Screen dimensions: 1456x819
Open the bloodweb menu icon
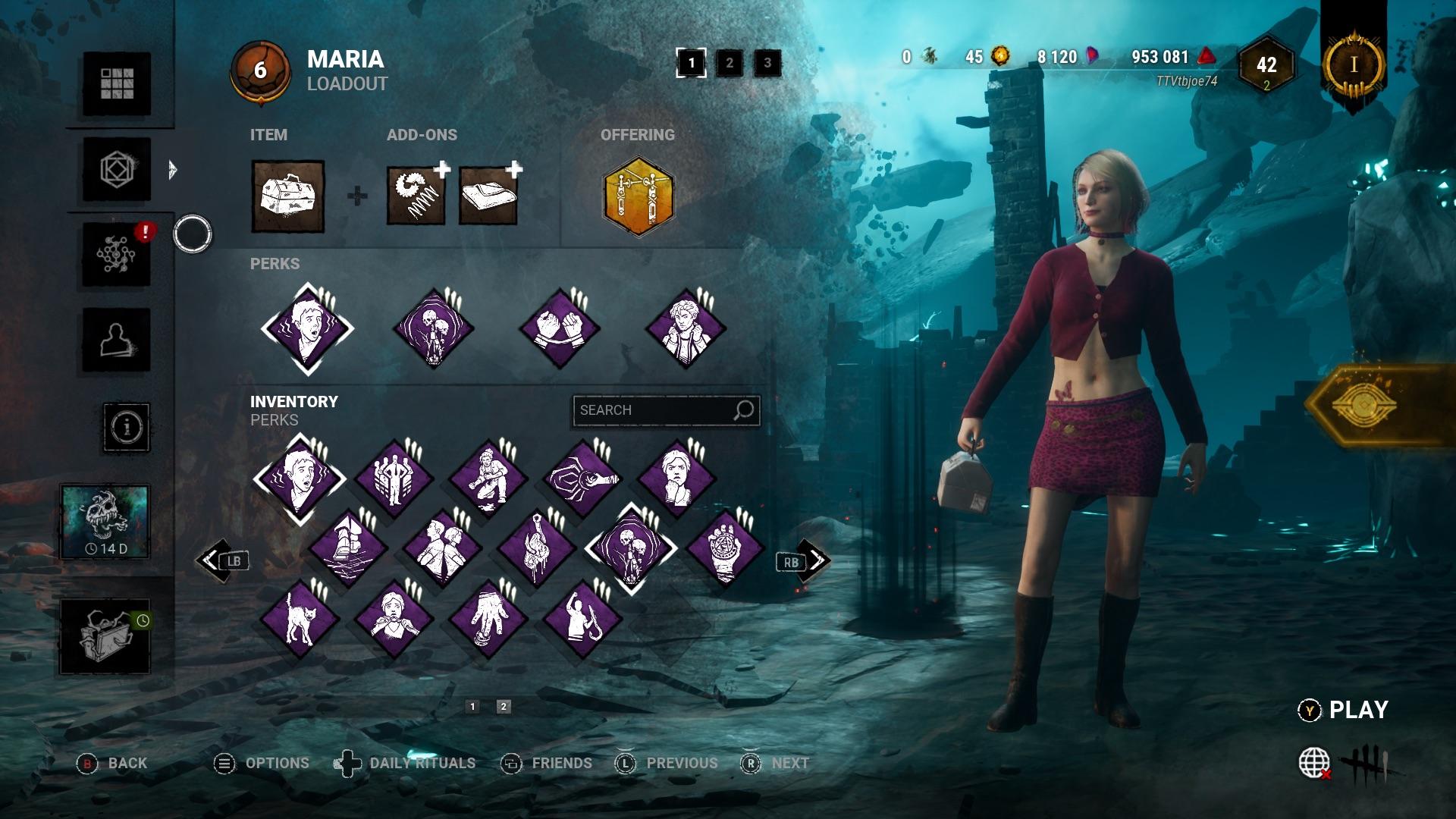point(117,255)
